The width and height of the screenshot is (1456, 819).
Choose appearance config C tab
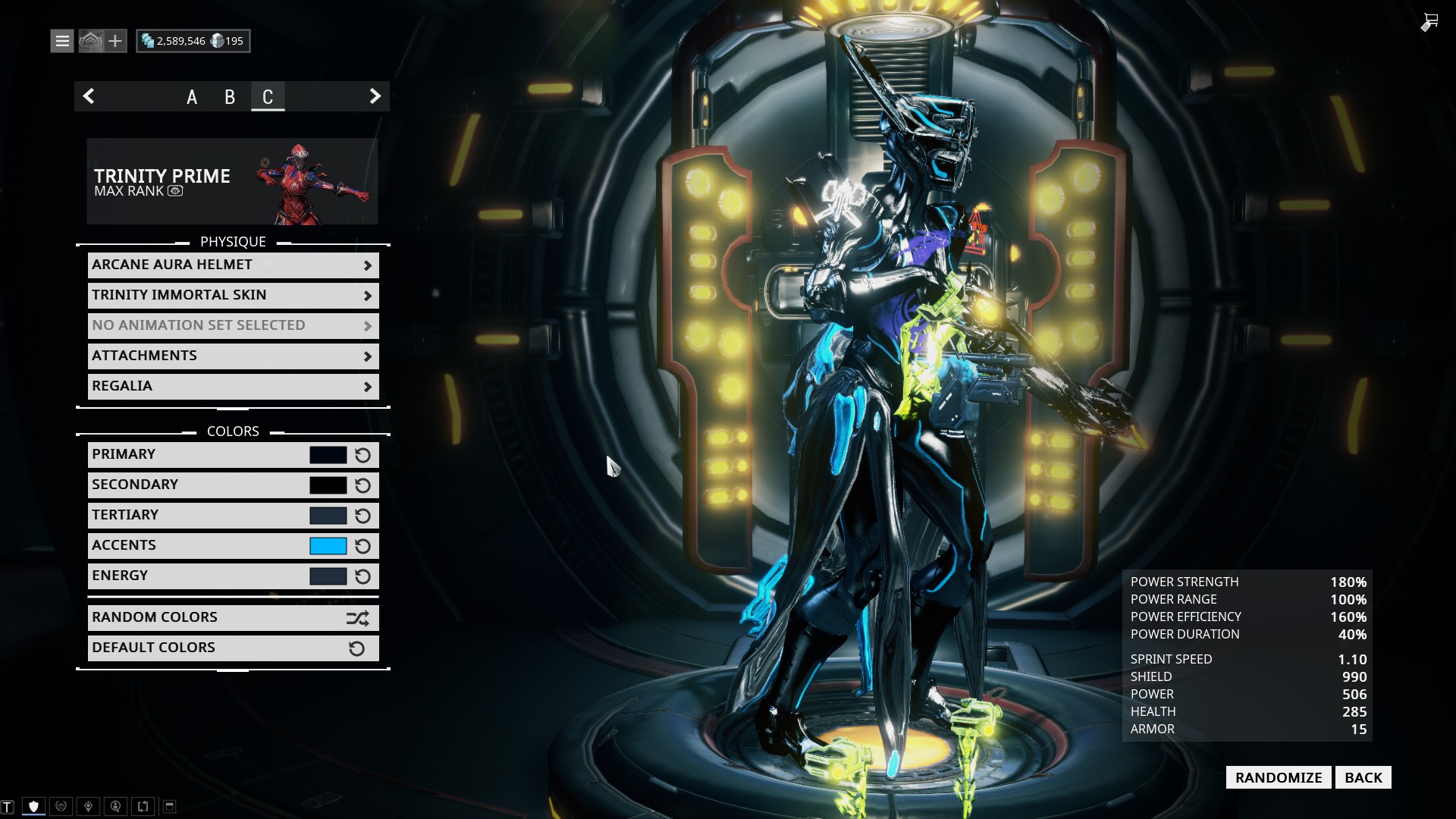[x=268, y=97]
